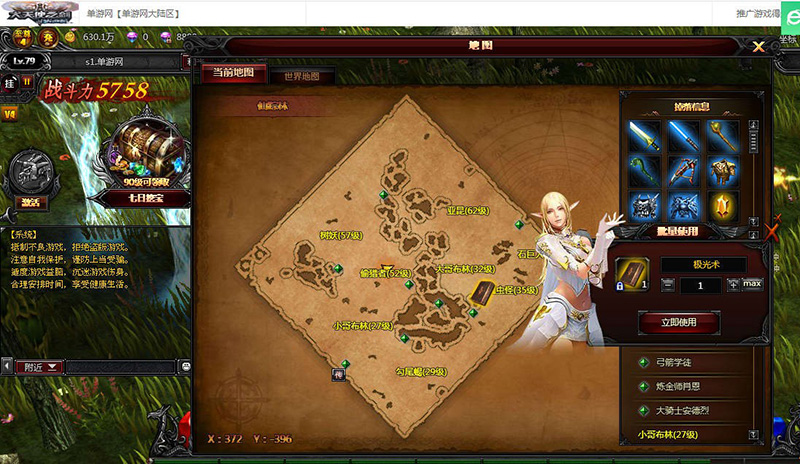Select the 弓箭学徒 NPC entry

(680, 361)
